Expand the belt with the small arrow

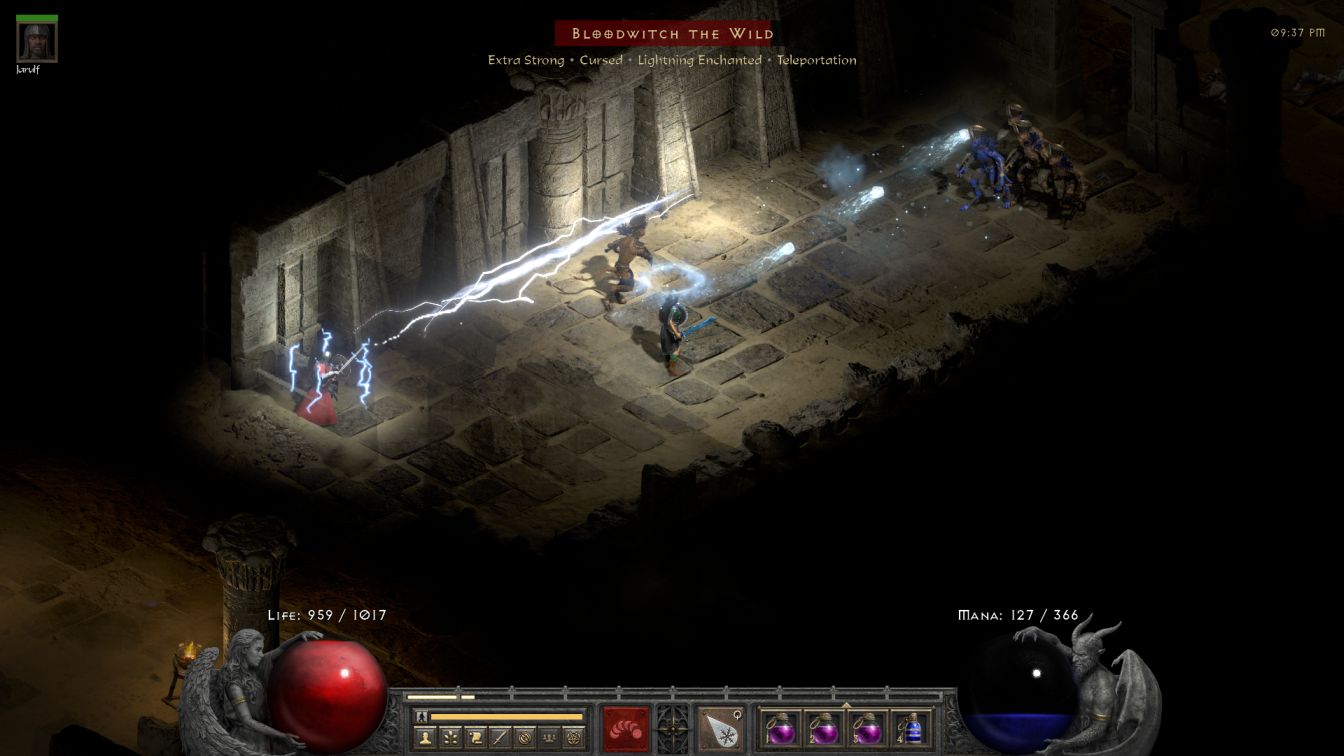click(x=846, y=705)
